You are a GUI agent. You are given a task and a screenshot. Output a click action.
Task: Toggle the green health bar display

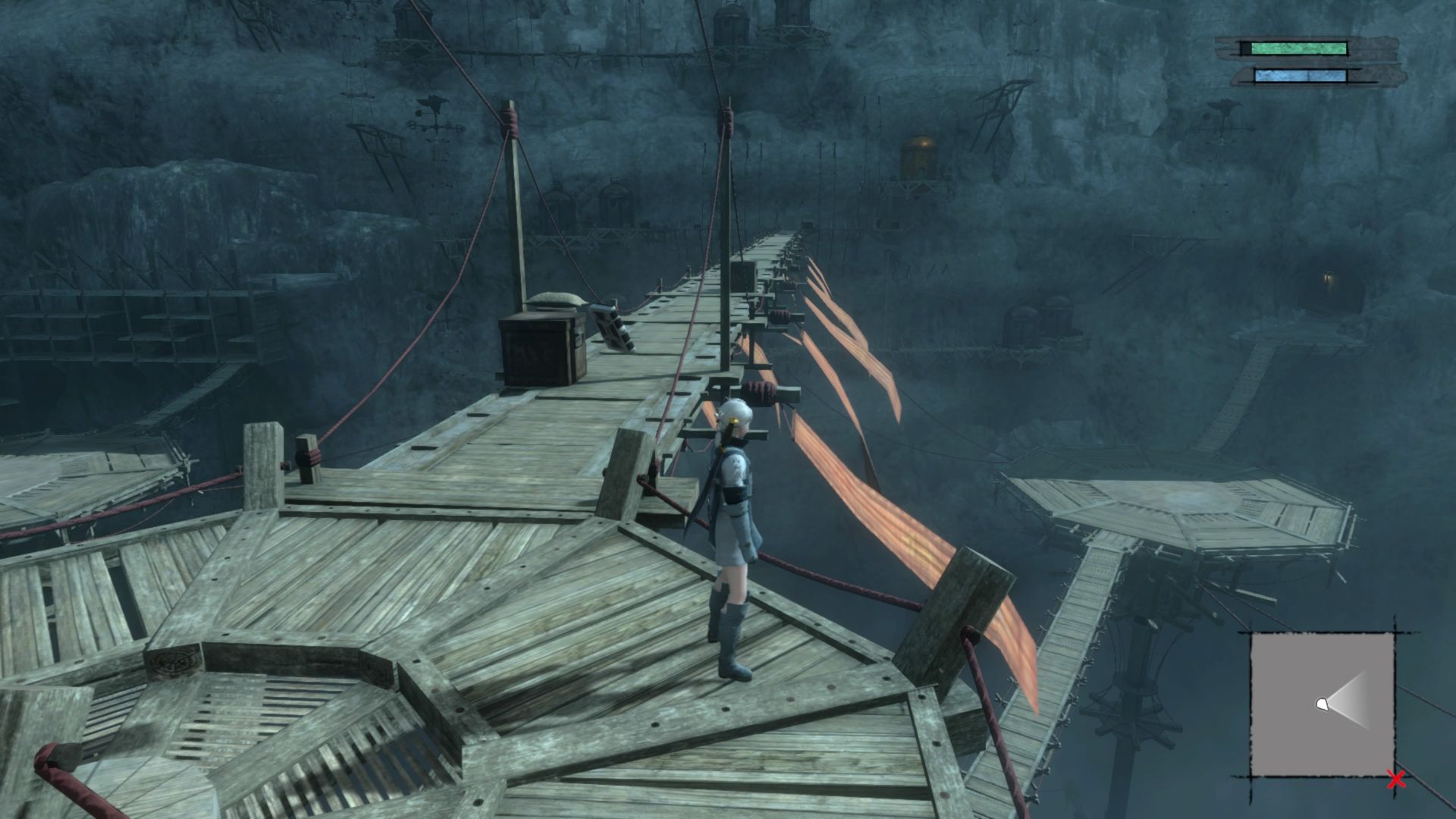click(1298, 50)
